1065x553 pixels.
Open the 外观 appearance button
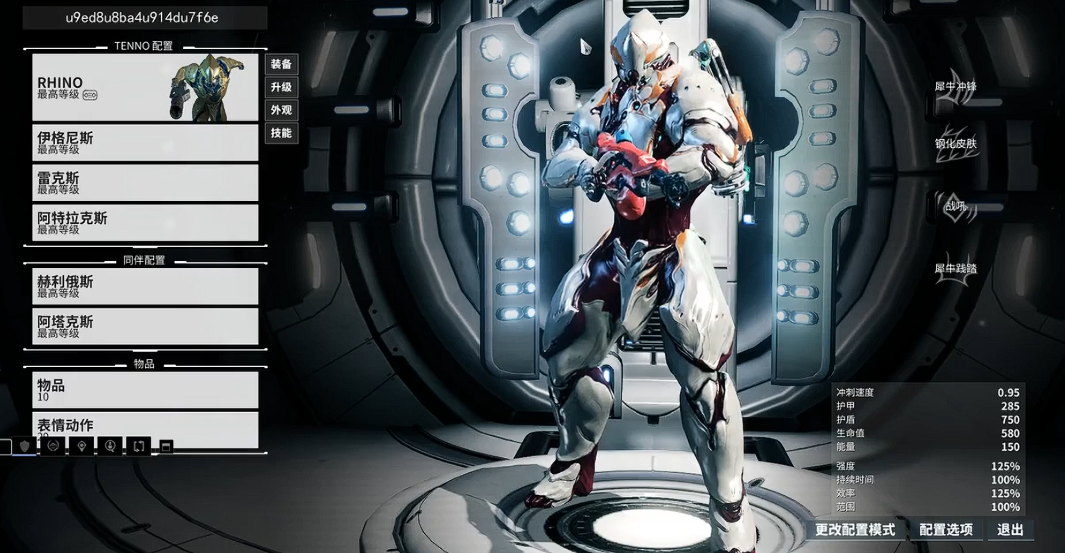(281, 110)
